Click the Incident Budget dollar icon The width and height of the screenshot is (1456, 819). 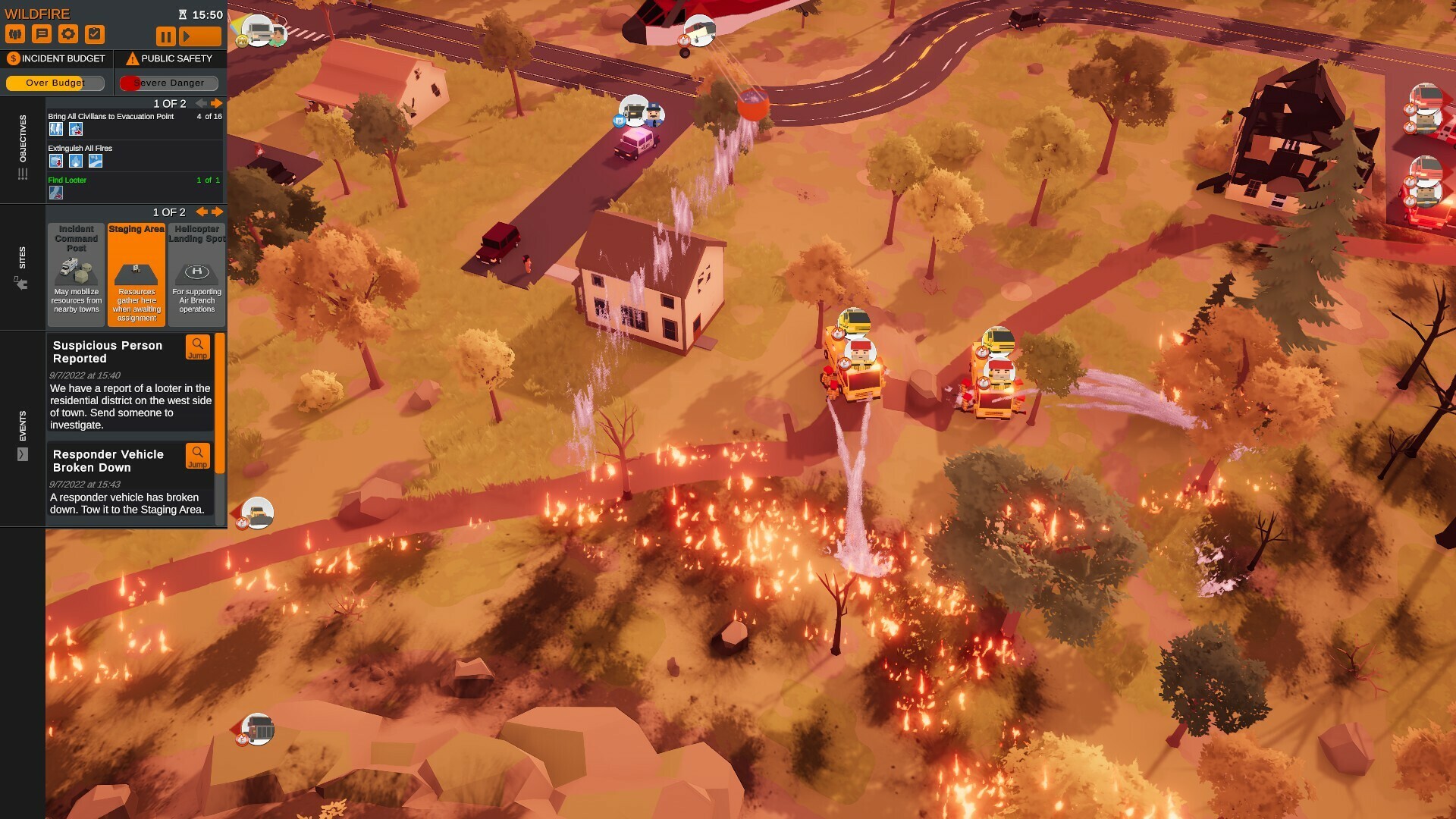12,58
